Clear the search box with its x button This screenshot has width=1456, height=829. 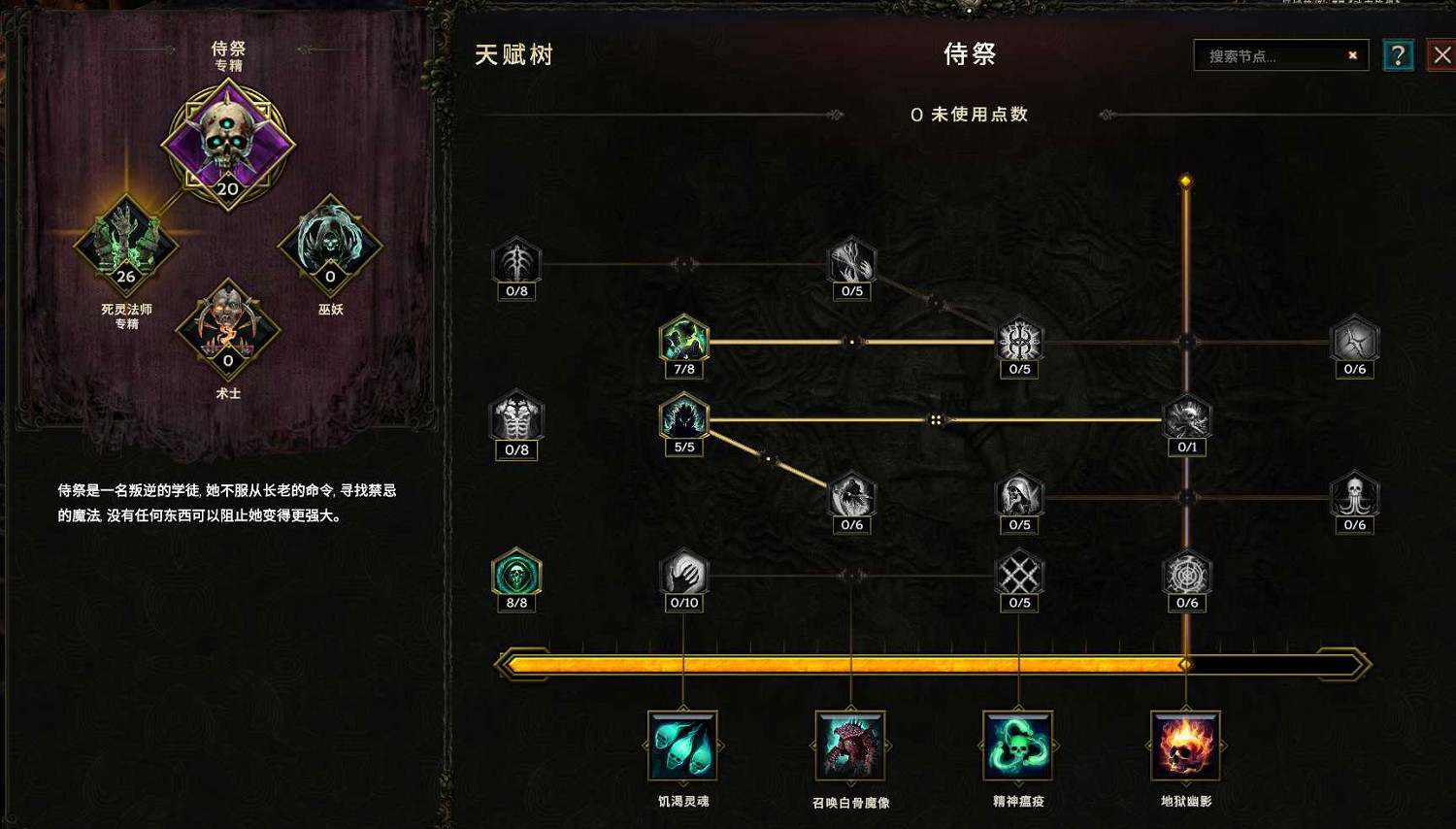[x=1352, y=55]
